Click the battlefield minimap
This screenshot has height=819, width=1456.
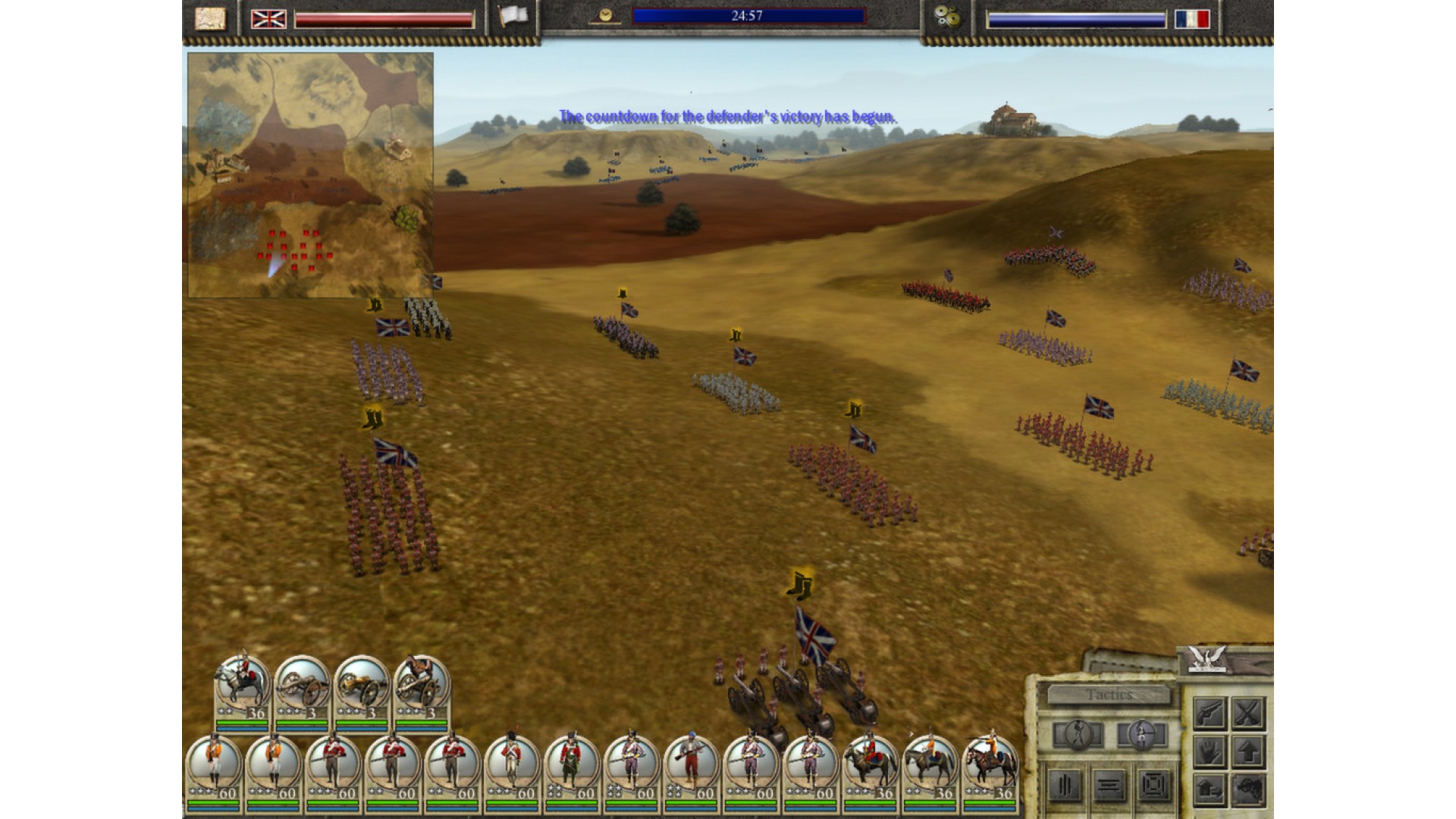[310, 174]
